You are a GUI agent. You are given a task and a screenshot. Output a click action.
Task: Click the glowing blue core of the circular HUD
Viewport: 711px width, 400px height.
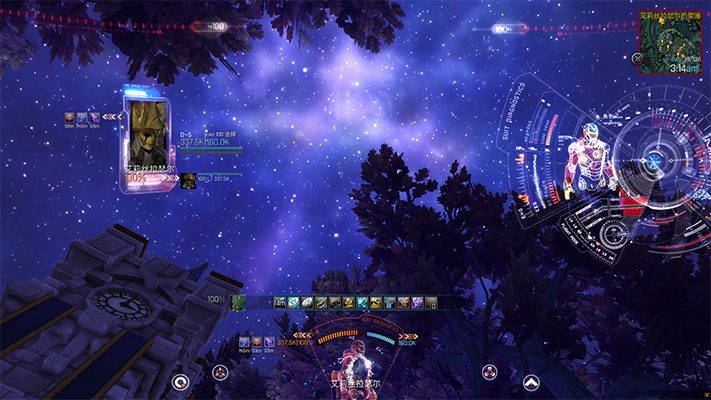[x=653, y=160]
